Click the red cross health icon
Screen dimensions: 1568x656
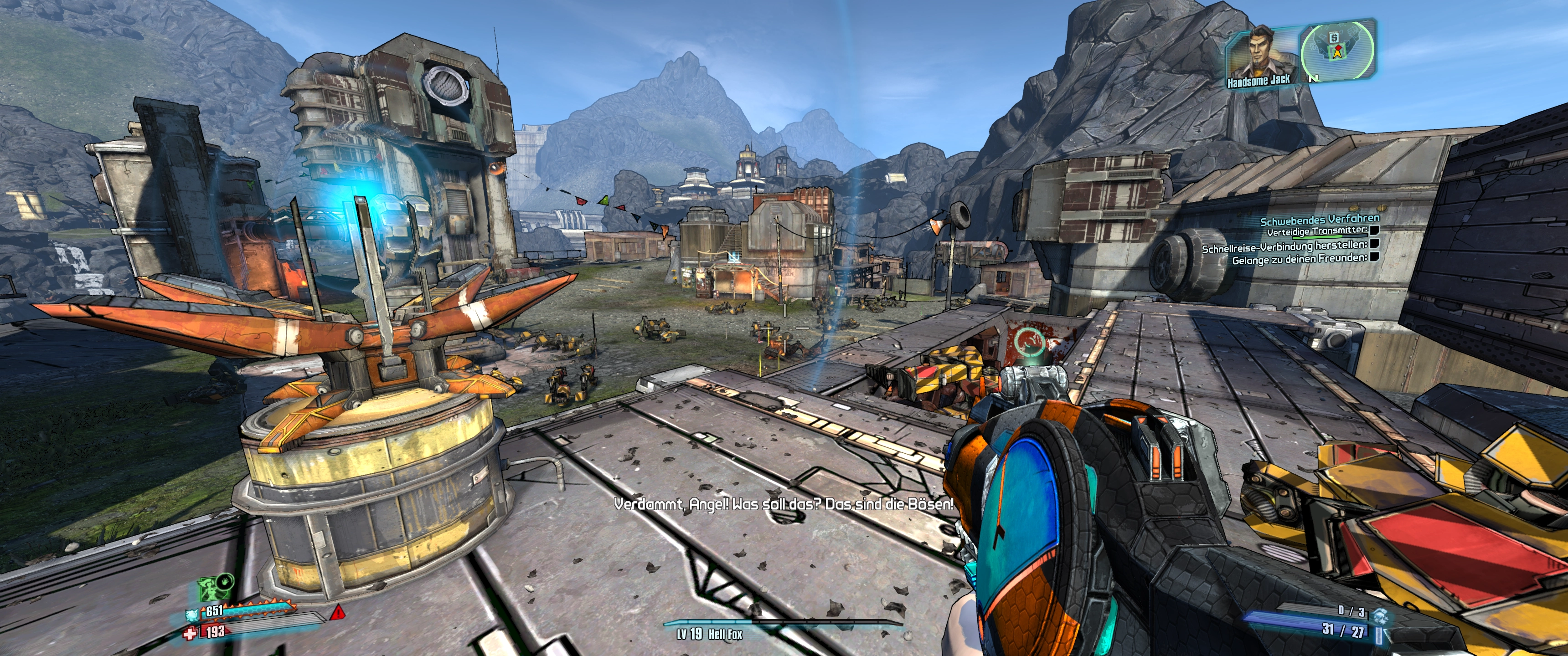[x=191, y=634]
